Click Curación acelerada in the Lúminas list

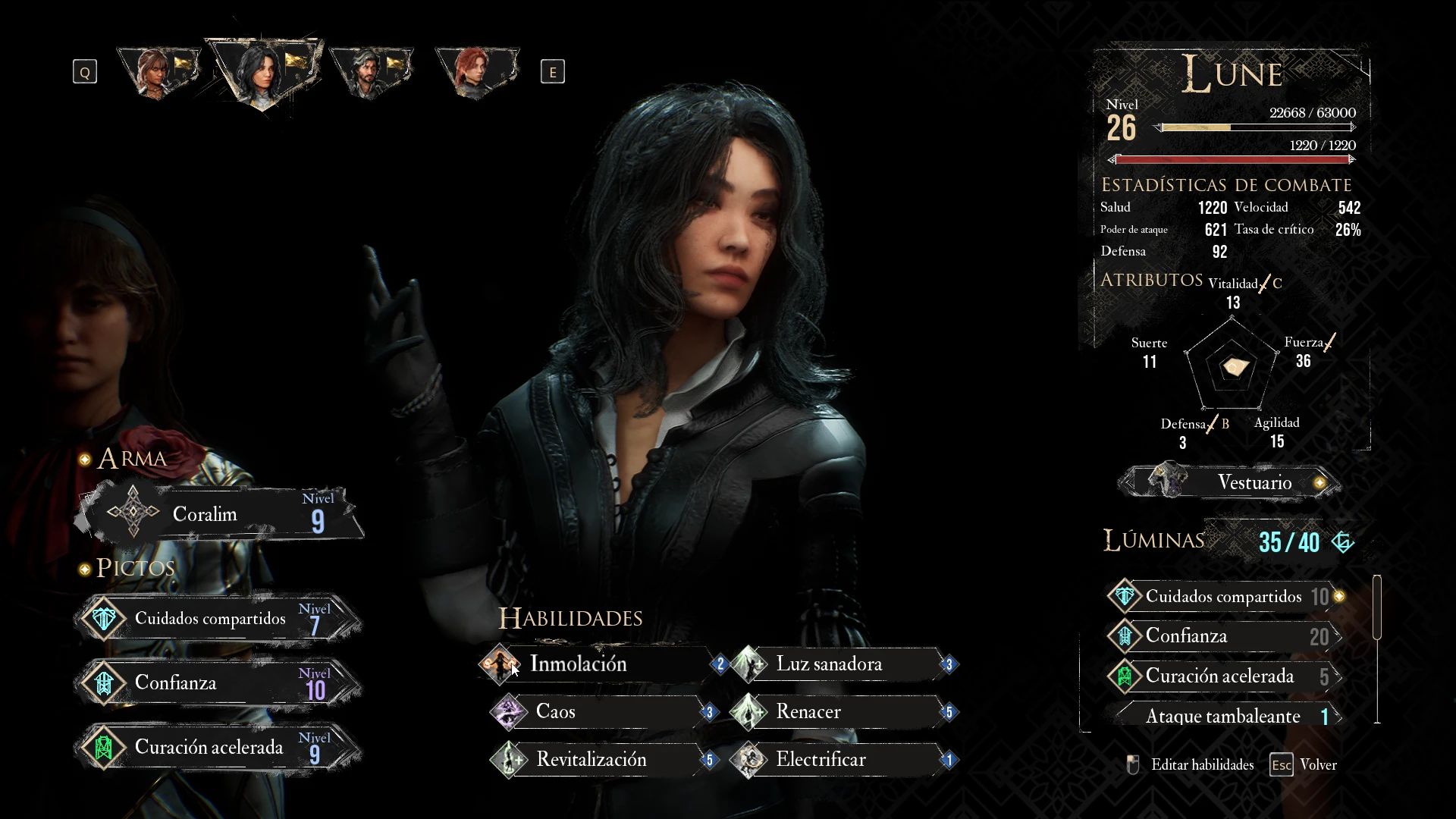(x=1224, y=676)
